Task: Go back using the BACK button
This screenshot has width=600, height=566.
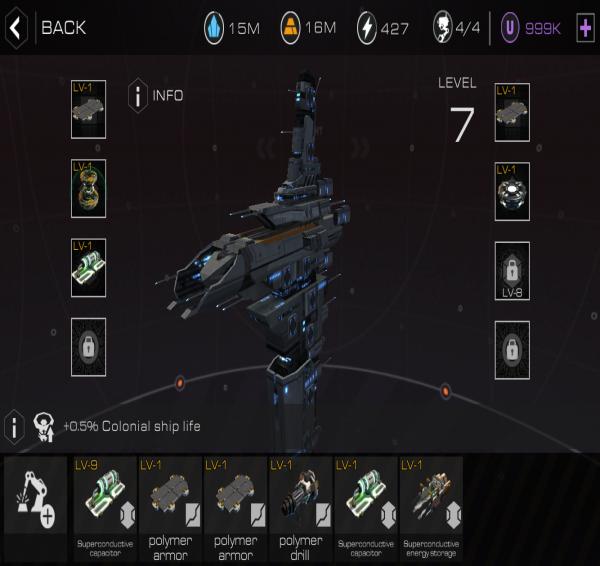Action: tap(45, 28)
